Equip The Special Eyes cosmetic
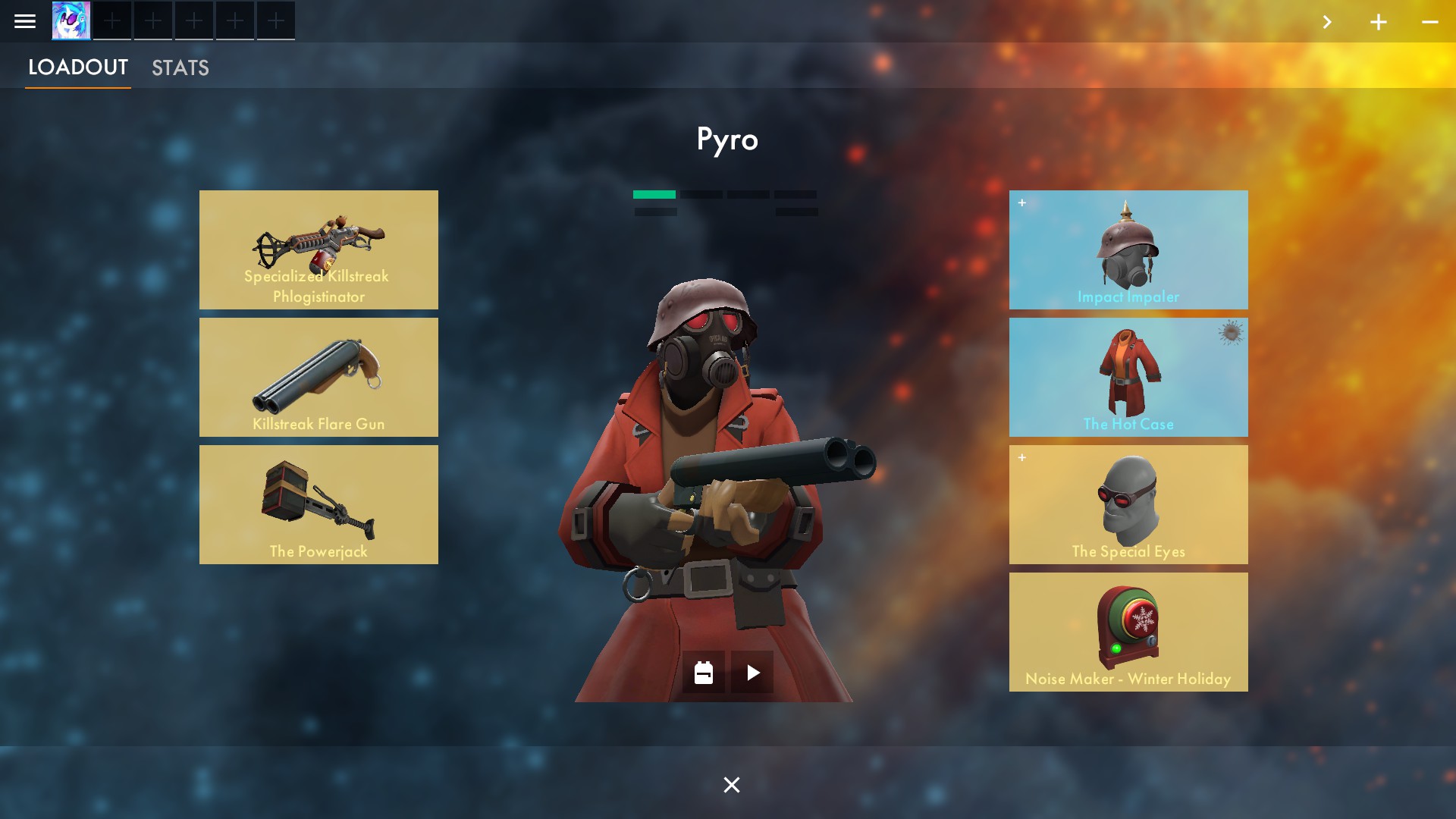The height and width of the screenshot is (819, 1456). coord(1128,504)
